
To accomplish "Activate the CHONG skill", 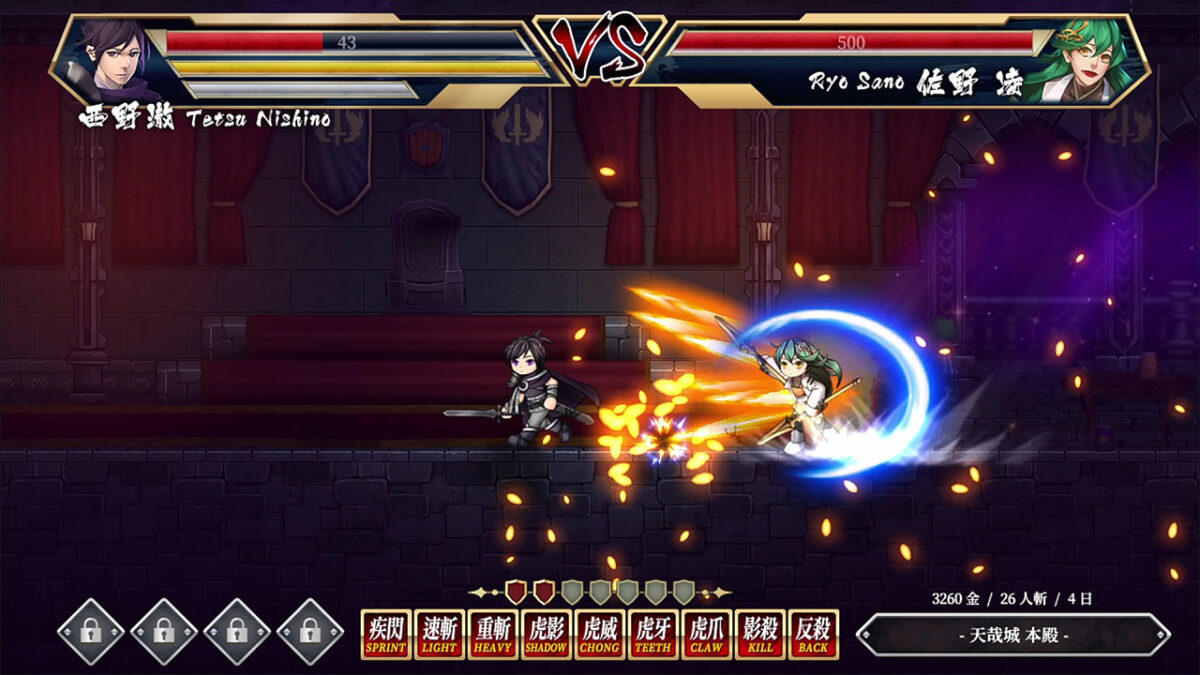I will pos(600,634).
